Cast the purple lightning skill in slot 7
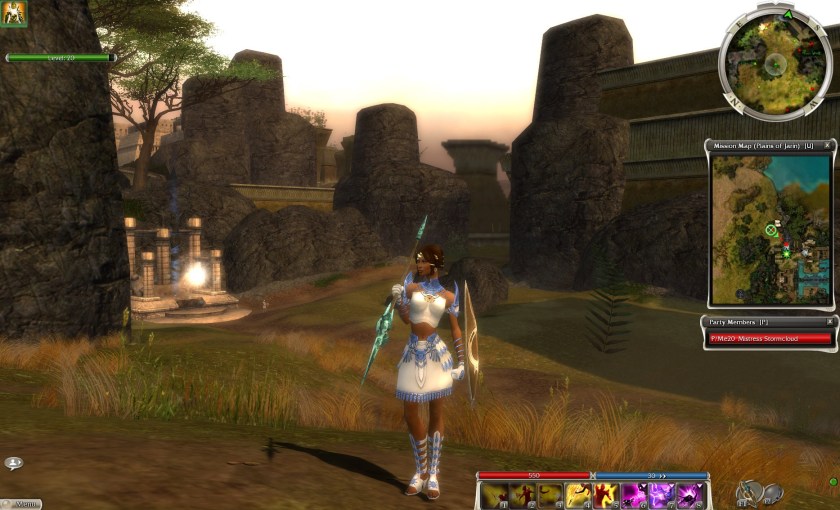This screenshot has width=840, height=510. click(661, 495)
